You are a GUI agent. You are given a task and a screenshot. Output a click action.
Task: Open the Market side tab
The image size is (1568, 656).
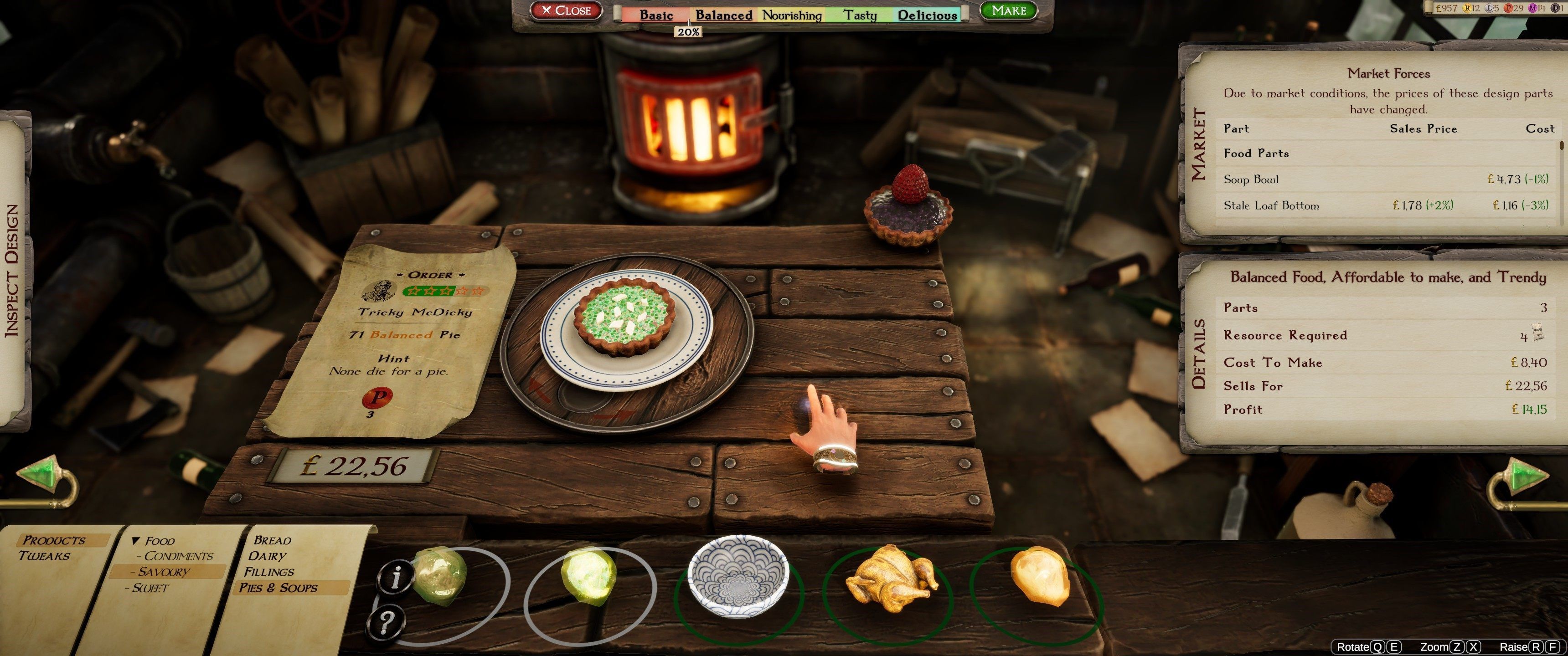[x=1197, y=145]
